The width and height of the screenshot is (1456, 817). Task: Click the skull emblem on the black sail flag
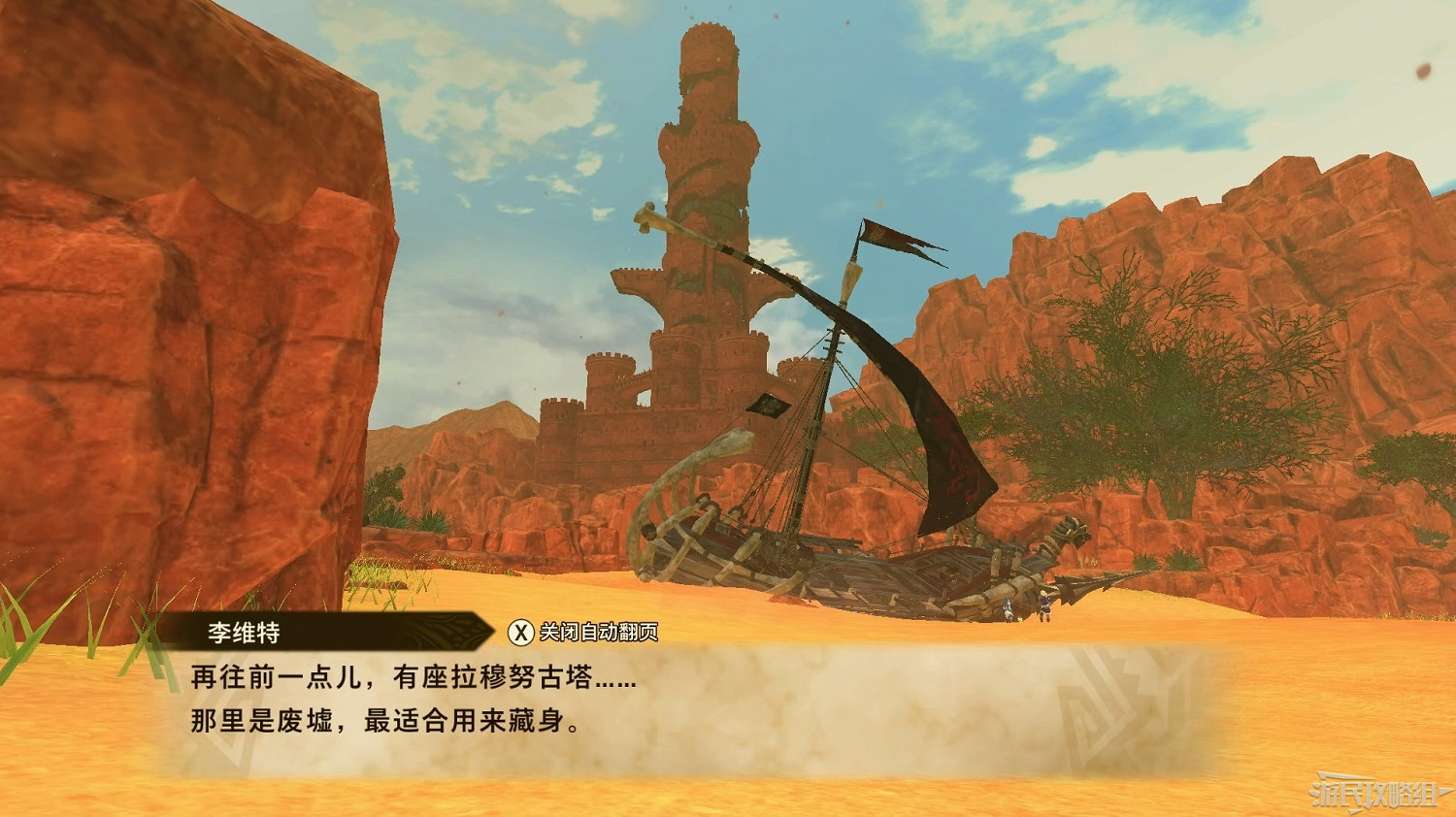pyautogui.click(x=766, y=404)
